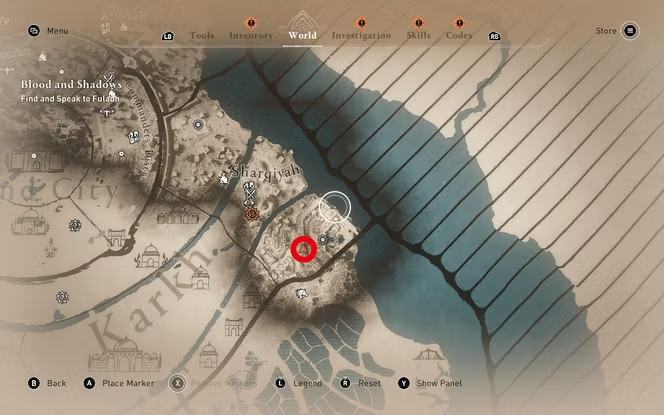Click the Show Panel option
664x415 pixels.
(432, 383)
